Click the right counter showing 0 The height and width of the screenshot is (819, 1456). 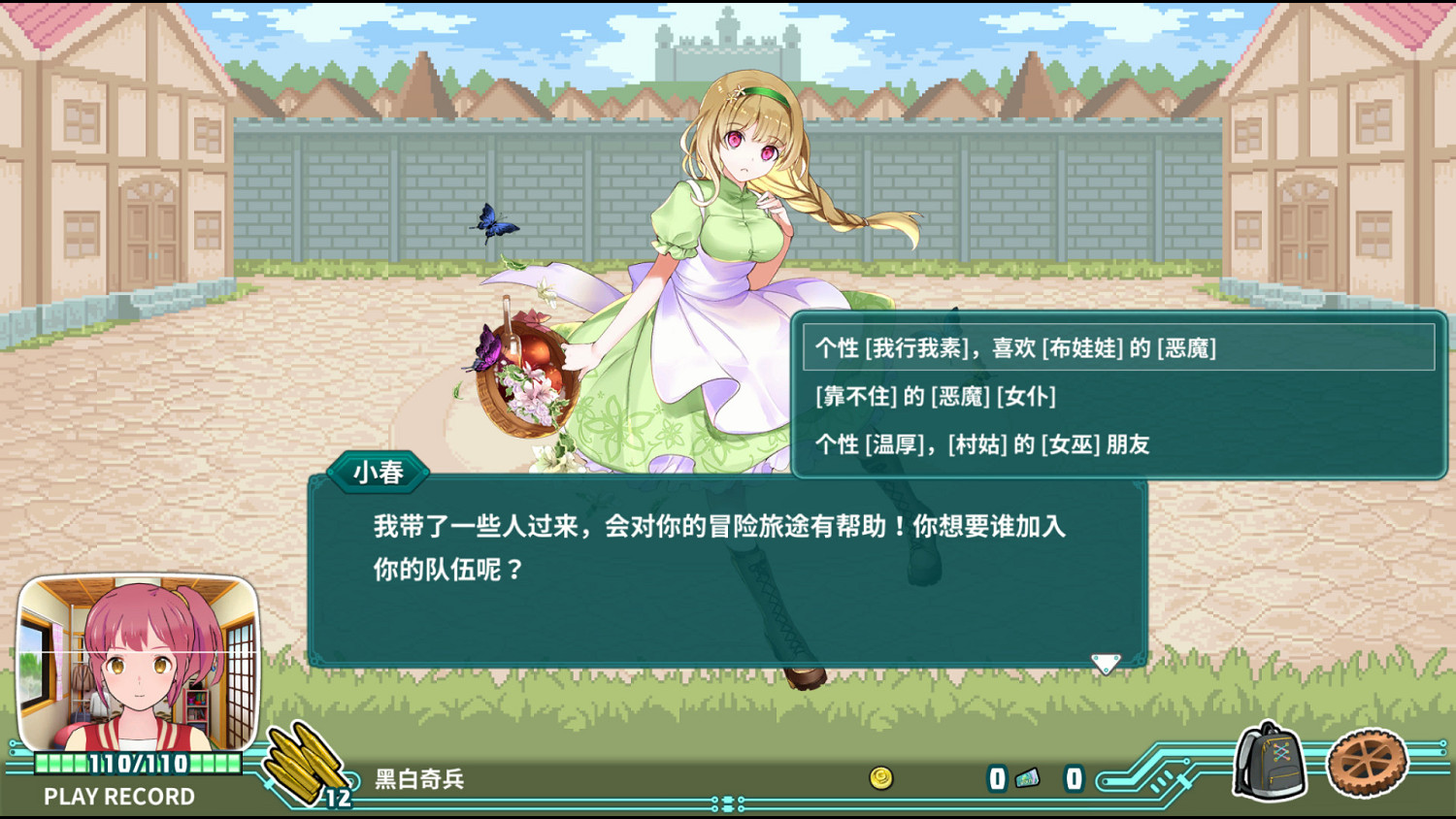(1073, 779)
